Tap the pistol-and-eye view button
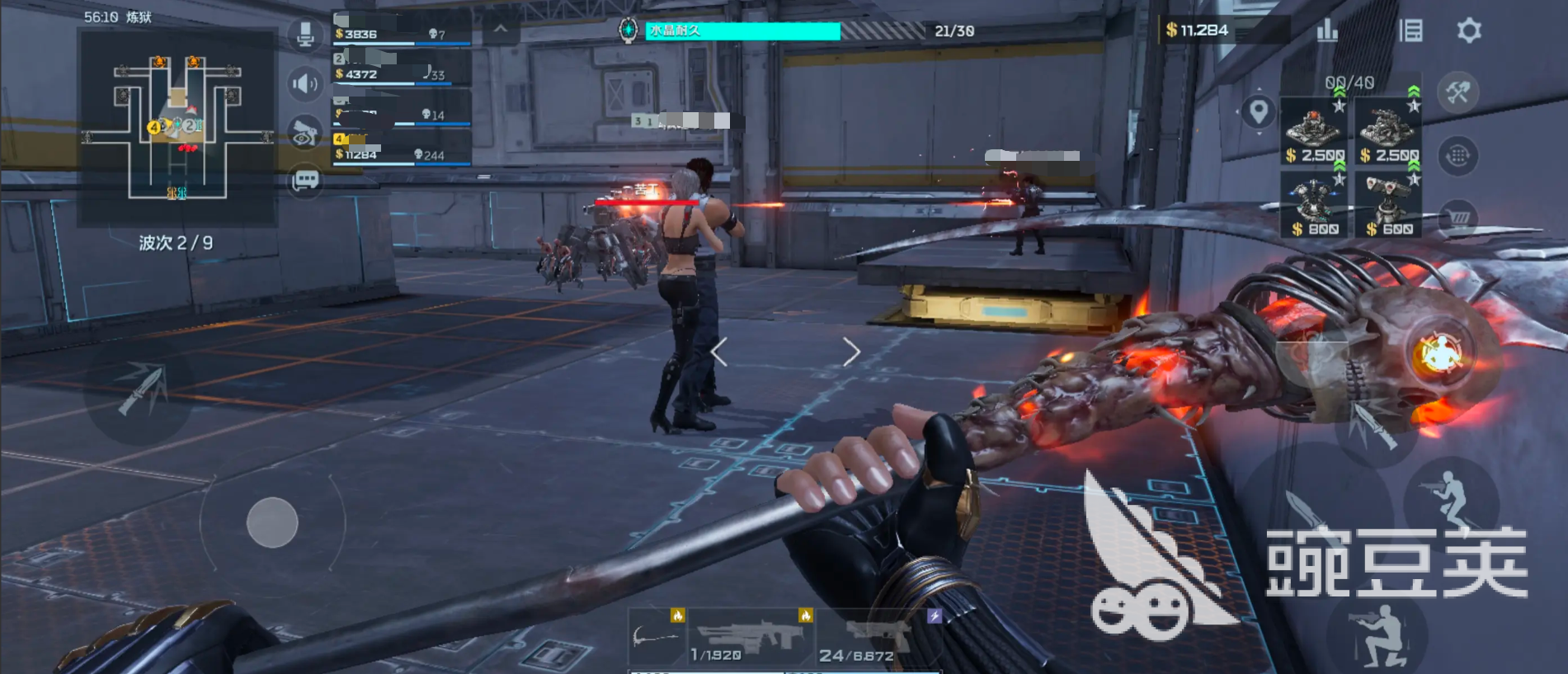 (x=305, y=133)
